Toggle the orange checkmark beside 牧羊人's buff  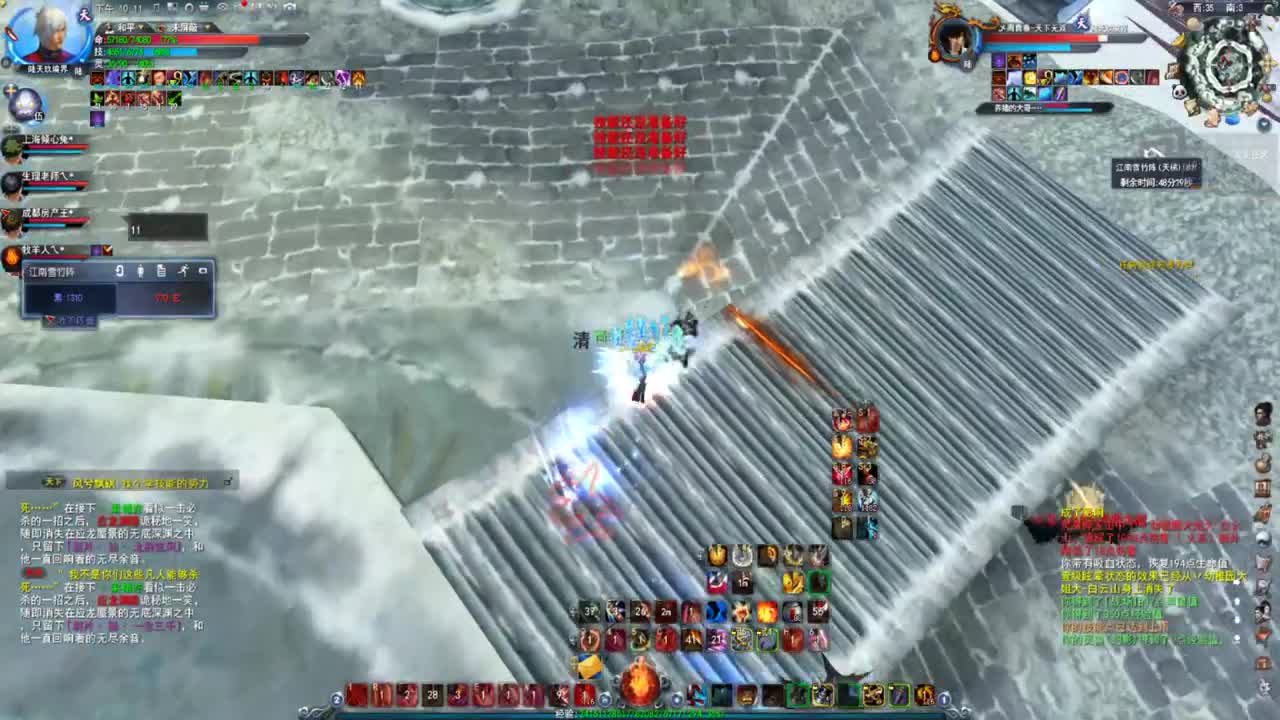(x=107, y=250)
